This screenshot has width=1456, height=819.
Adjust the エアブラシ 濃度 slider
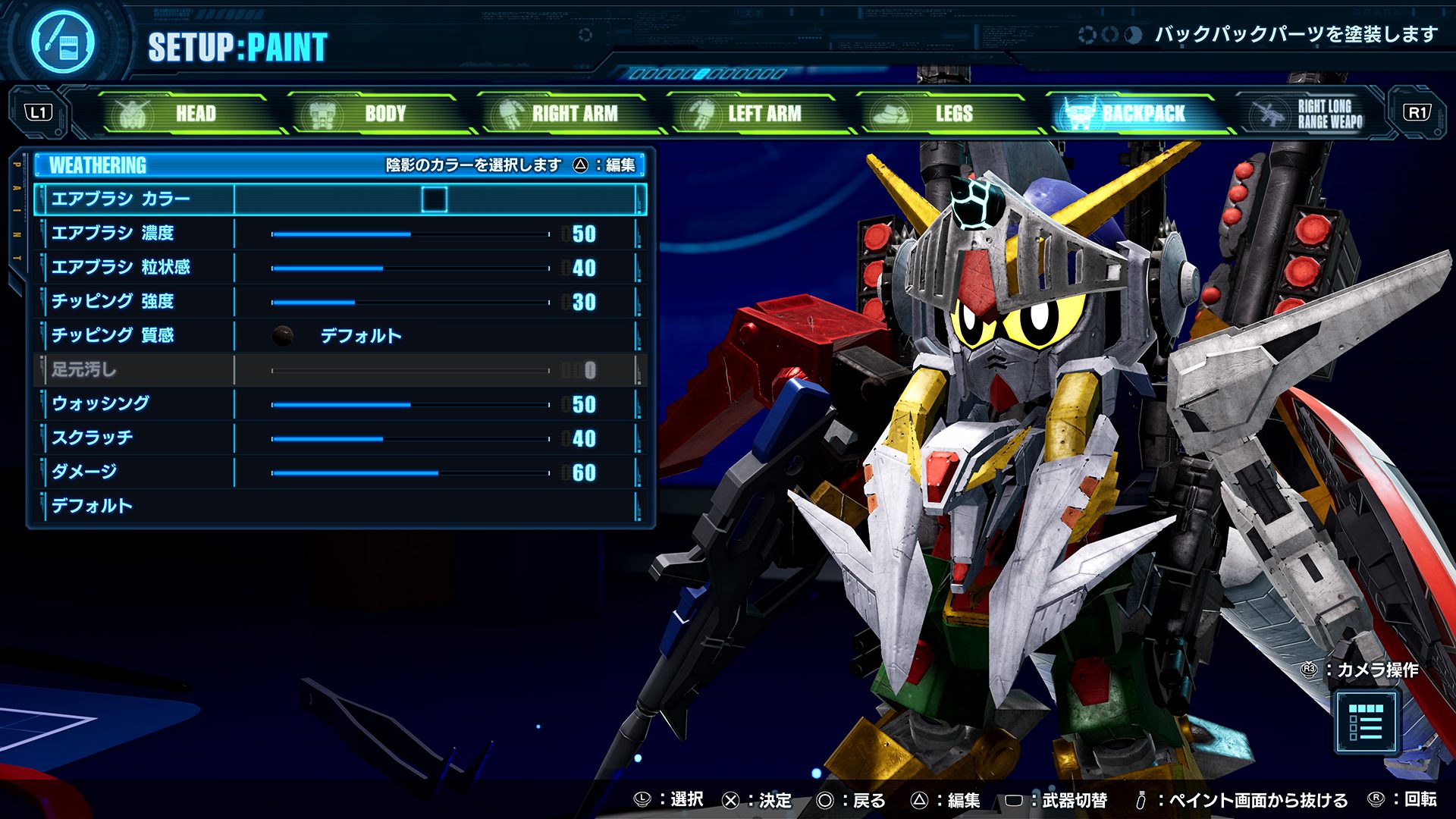pos(410,234)
